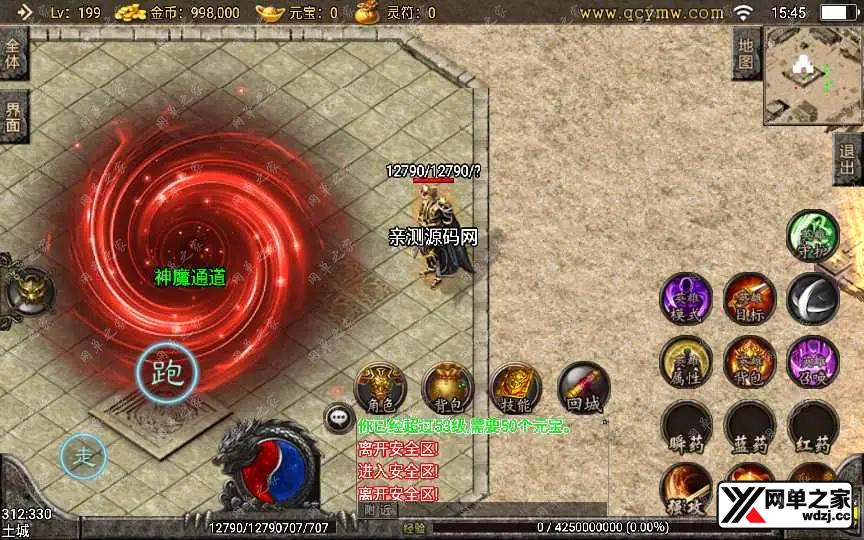The width and height of the screenshot is (864, 540).
Task: Toggle the 界面 interface button
Action: pyautogui.click(x=14, y=116)
